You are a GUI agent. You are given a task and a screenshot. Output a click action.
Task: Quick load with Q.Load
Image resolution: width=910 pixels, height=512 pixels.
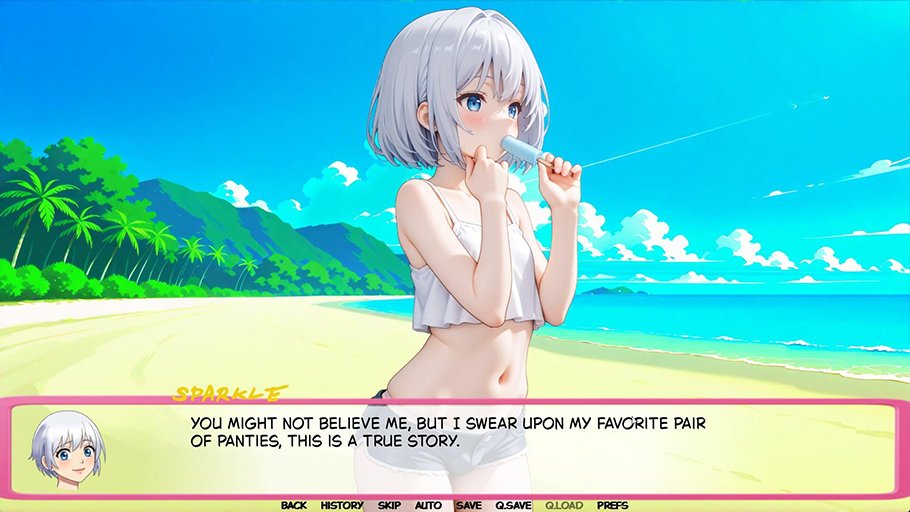click(564, 505)
